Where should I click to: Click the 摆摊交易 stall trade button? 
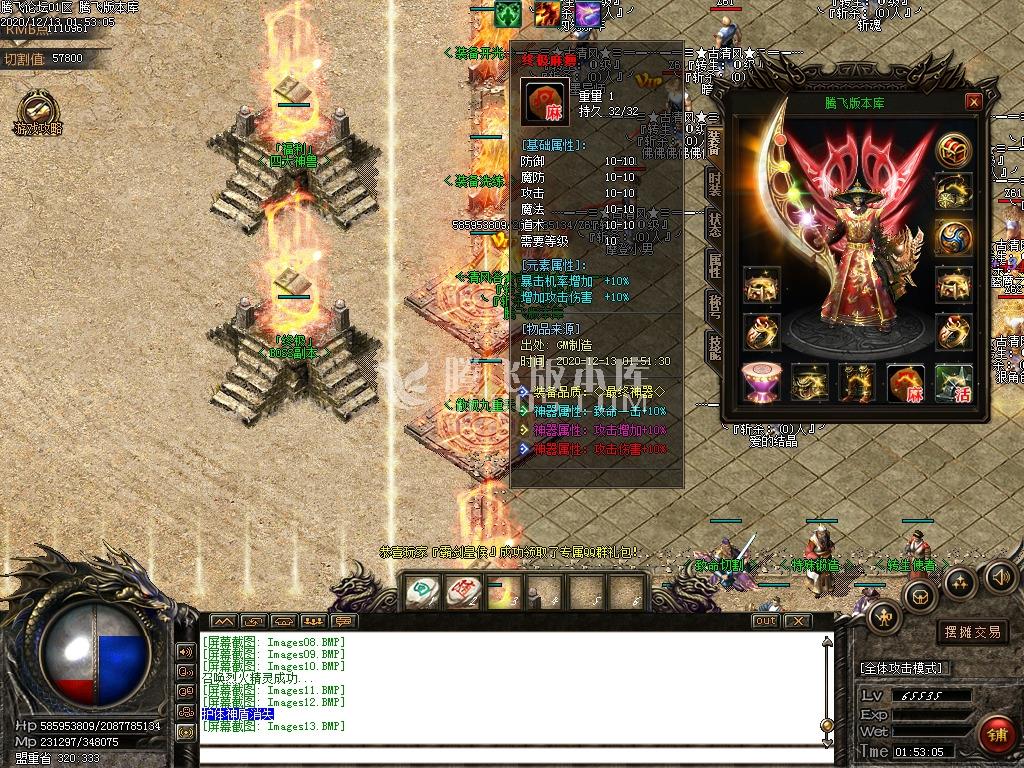pos(972,632)
